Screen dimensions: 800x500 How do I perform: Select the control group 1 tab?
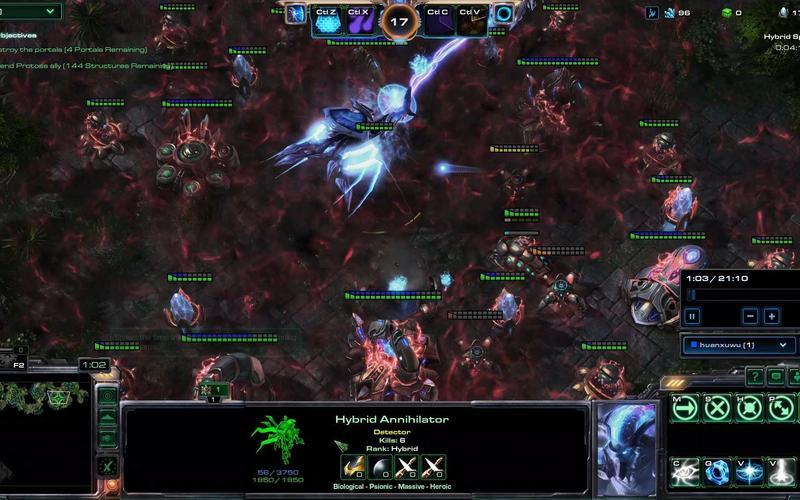coord(214,389)
